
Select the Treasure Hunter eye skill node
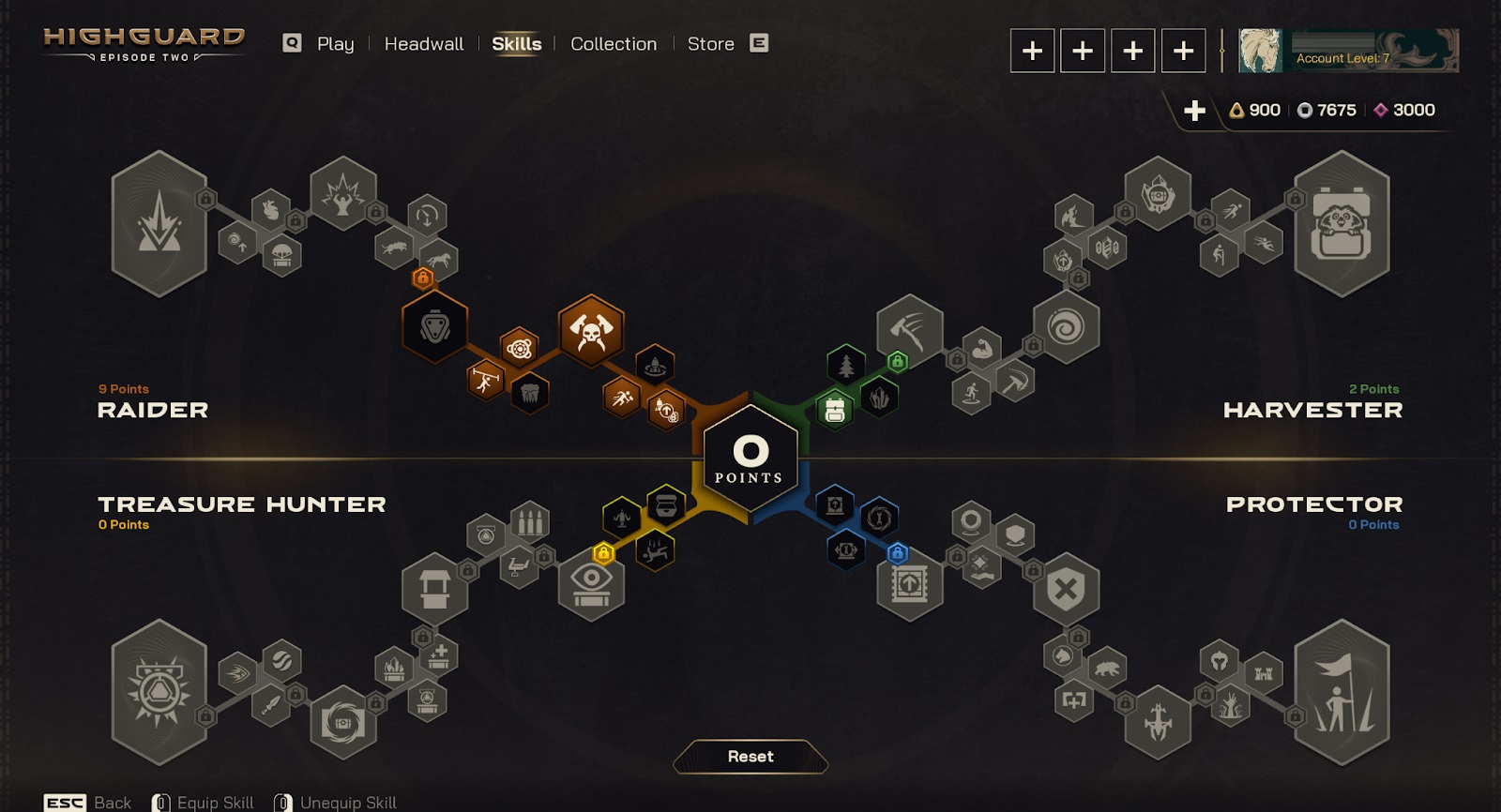tap(591, 583)
